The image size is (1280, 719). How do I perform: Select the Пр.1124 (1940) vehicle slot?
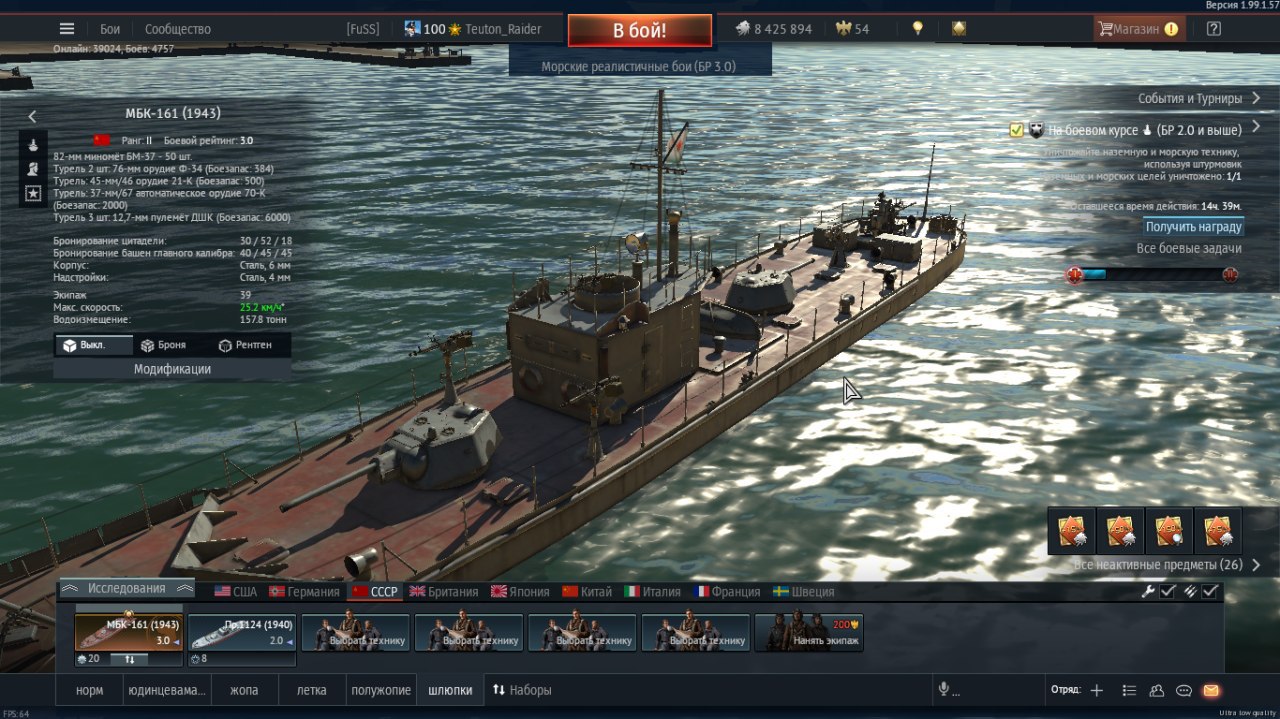(x=243, y=634)
